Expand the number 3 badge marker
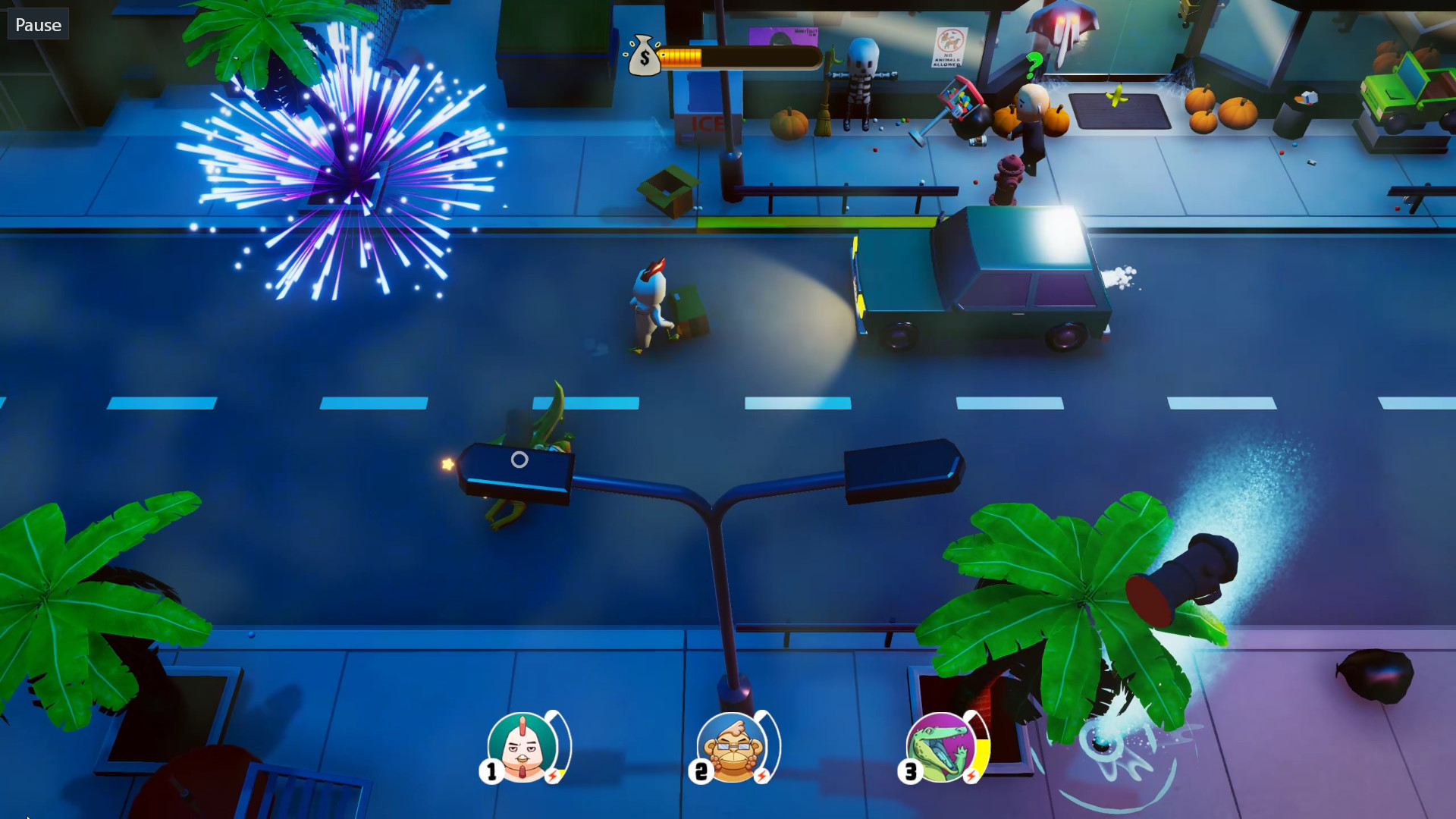The image size is (1456, 819). tap(910, 770)
